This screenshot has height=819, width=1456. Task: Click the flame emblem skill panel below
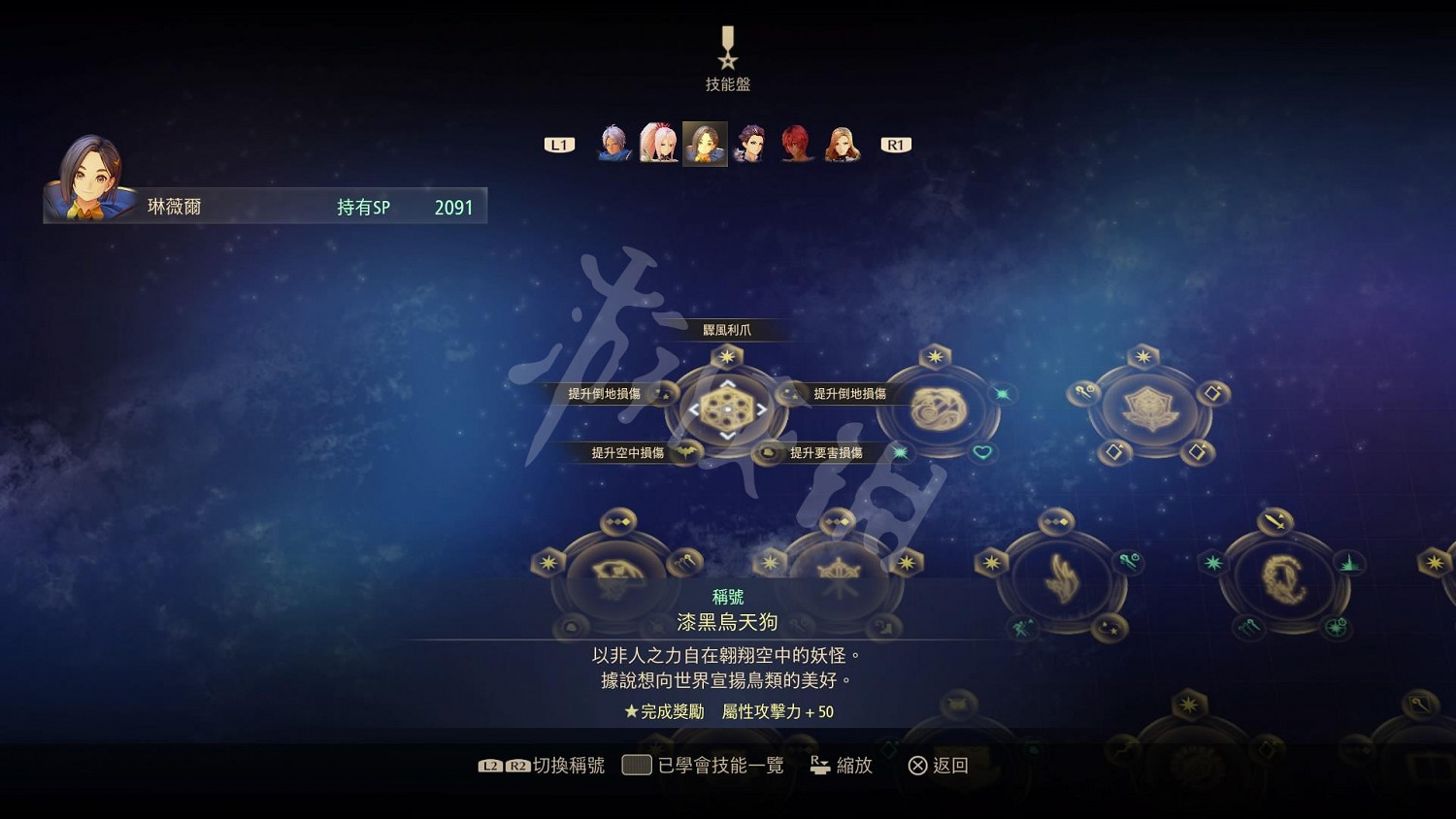(1063, 580)
